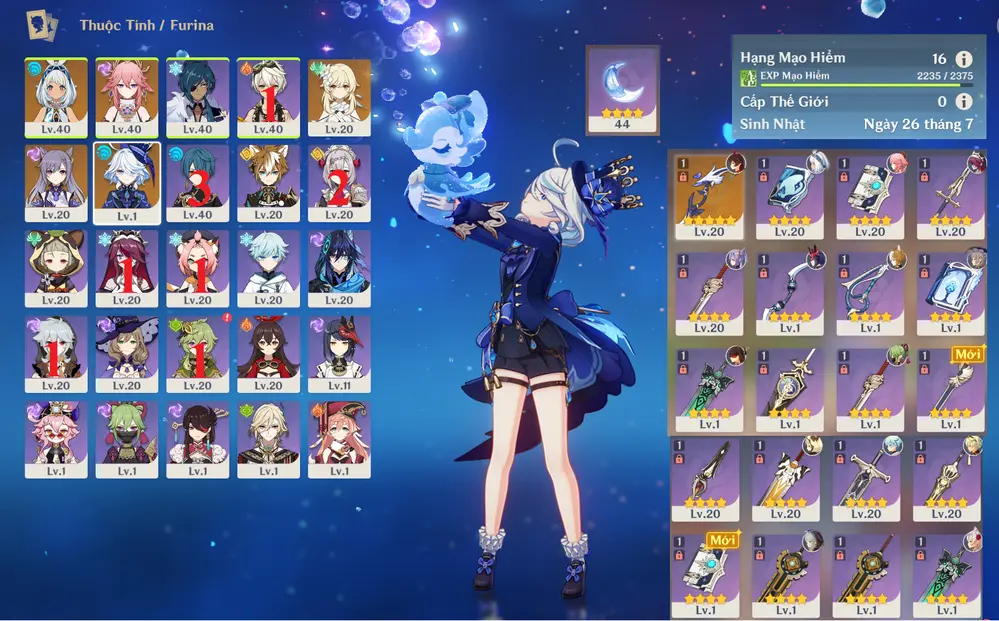Image resolution: width=999 pixels, height=621 pixels.
Task: Choose Xingqiu's portrait marked with a 3
Action: coord(197,181)
